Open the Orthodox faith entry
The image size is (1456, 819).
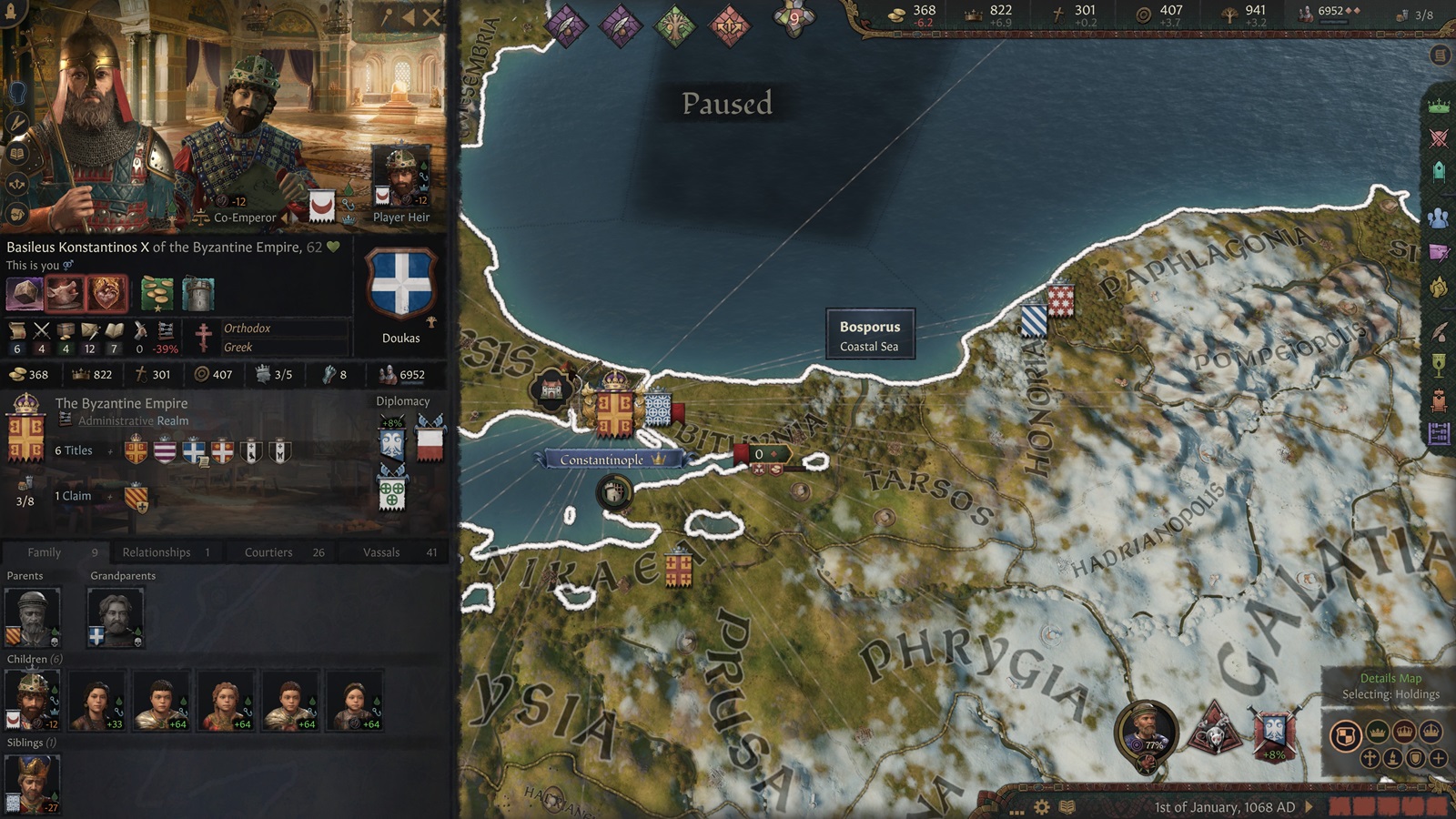248,329
